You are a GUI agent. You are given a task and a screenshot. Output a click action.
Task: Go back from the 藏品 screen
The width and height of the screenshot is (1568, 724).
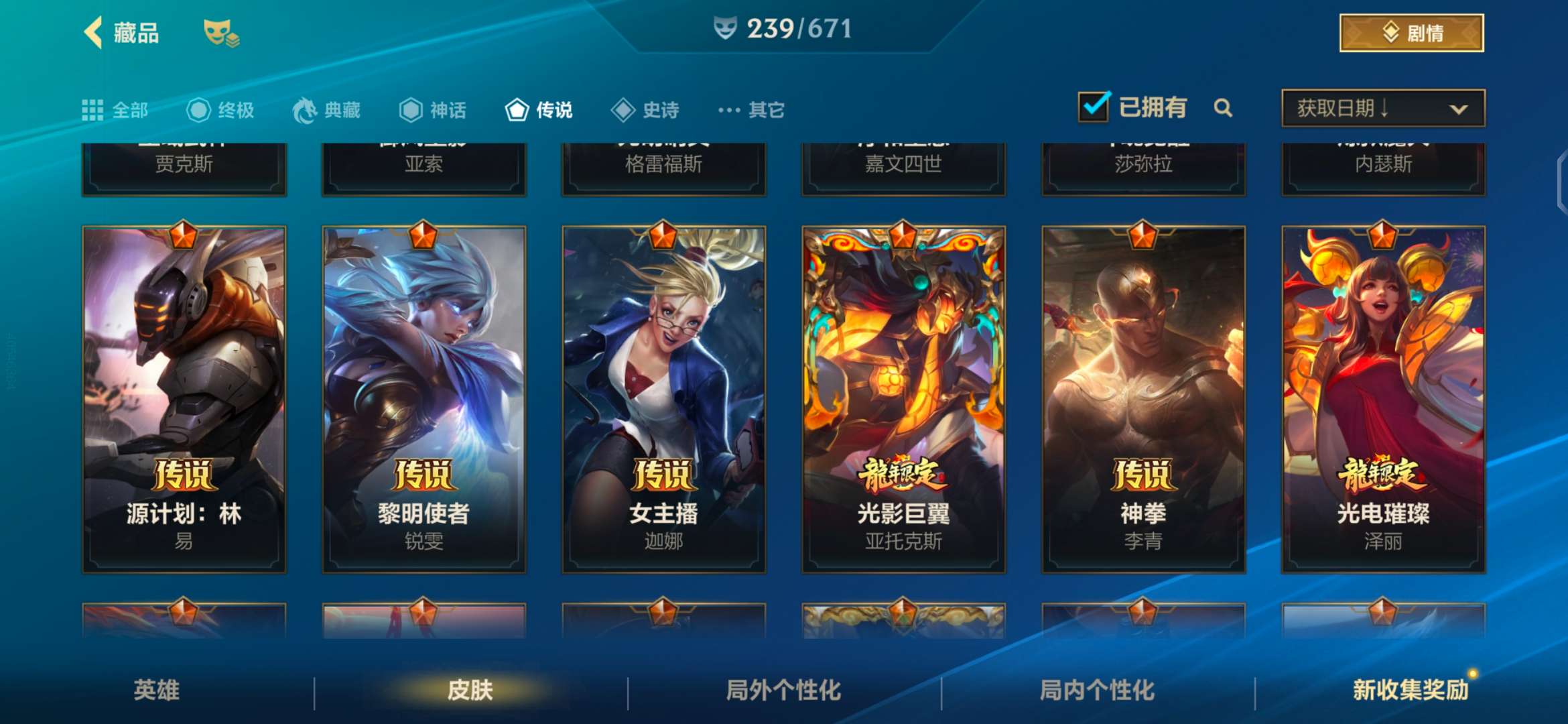pos(94,32)
